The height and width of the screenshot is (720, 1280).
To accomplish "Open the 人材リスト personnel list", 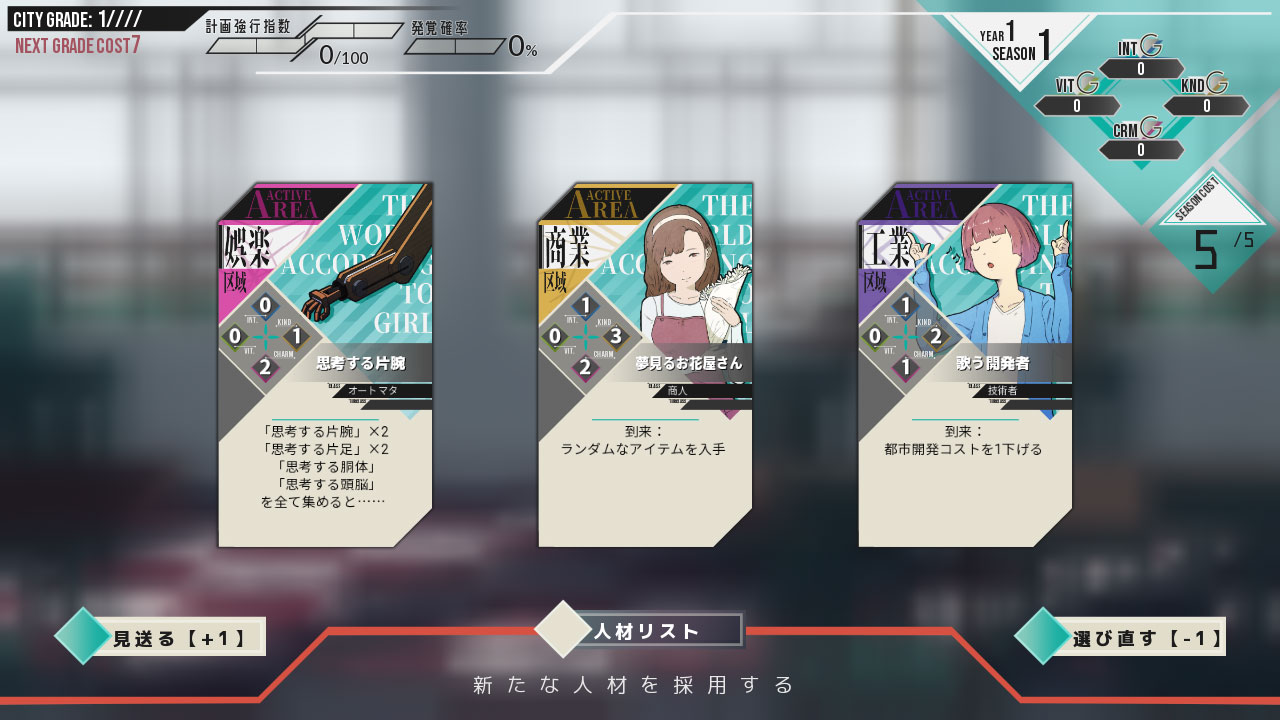I will pyautogui.click(x=647, y=631).
